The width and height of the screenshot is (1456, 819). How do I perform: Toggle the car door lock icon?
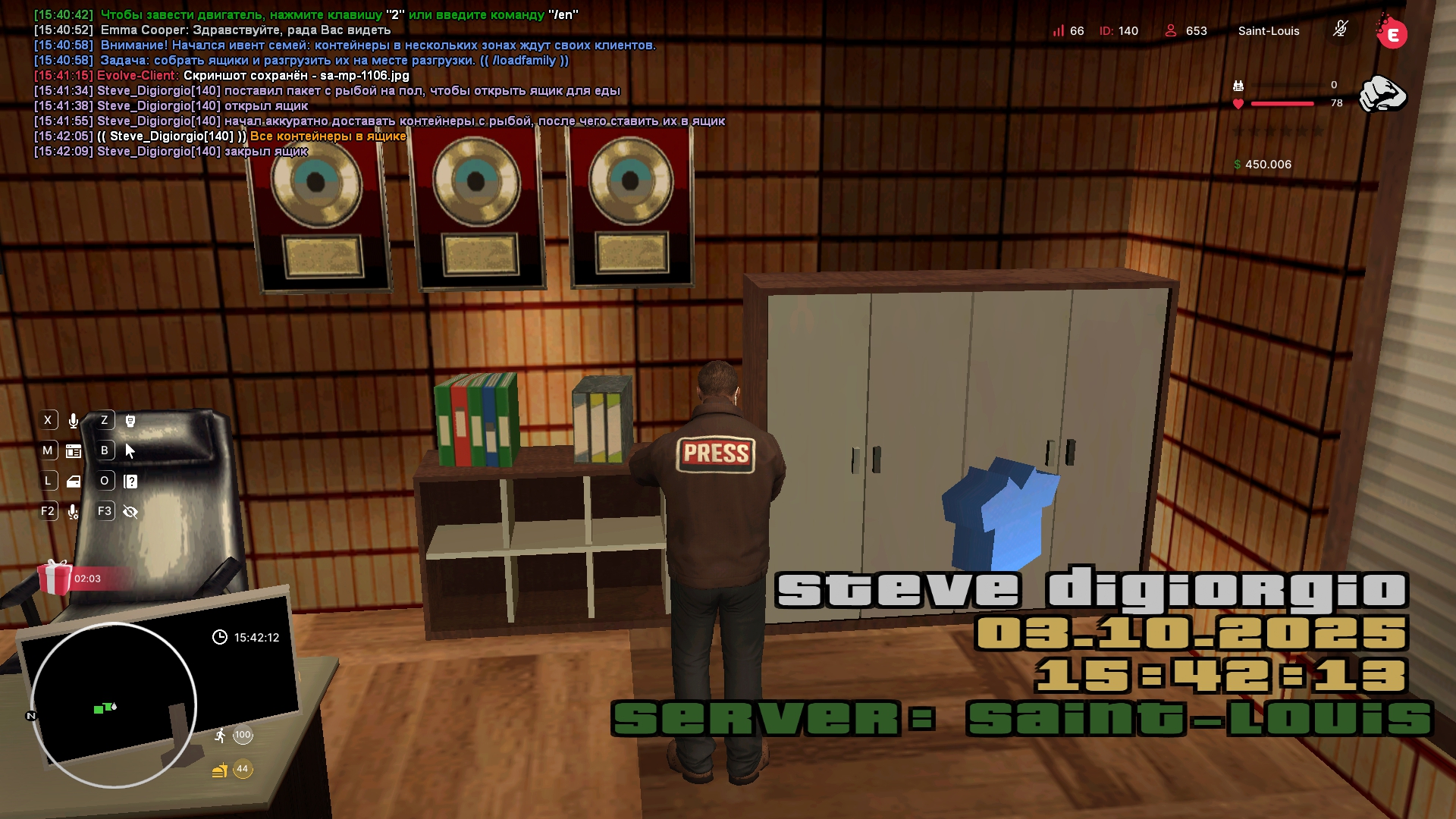click(74, 482)
